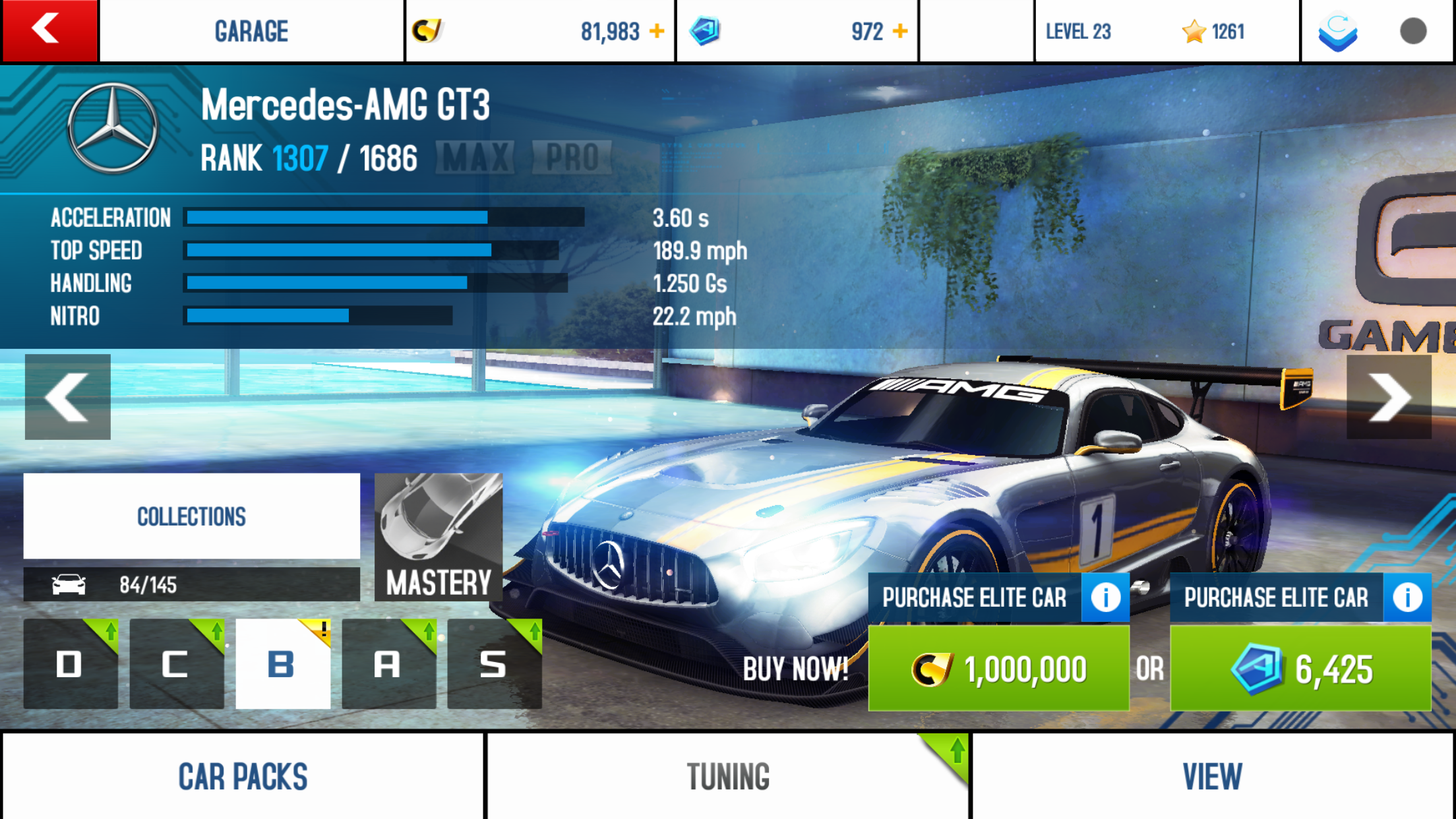Enter the car View mode
This screenshot has width=1456, height=819.
point(1212,776)
